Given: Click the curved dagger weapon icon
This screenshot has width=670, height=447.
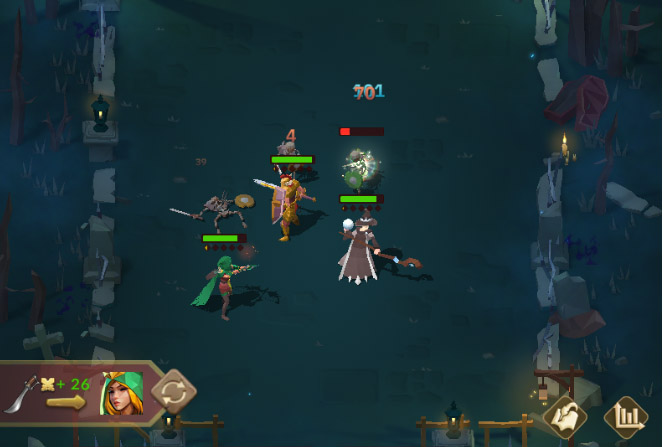Looking at the screenshot, I should click(23, 393).
